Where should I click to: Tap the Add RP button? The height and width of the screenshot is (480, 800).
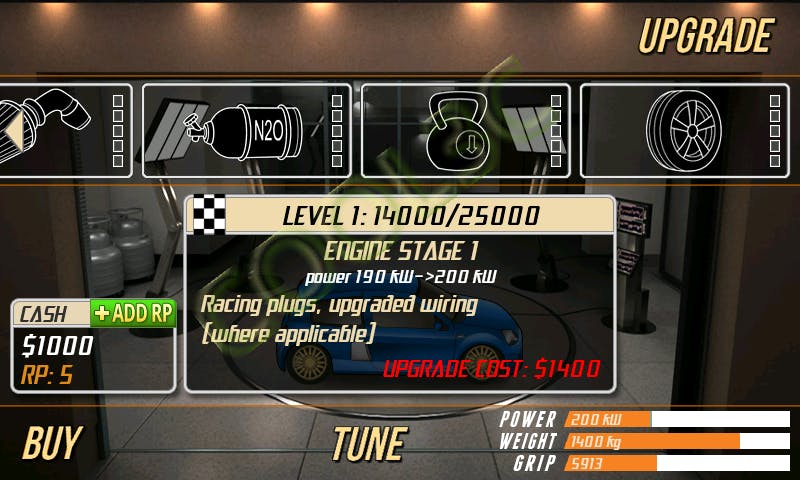133,313
